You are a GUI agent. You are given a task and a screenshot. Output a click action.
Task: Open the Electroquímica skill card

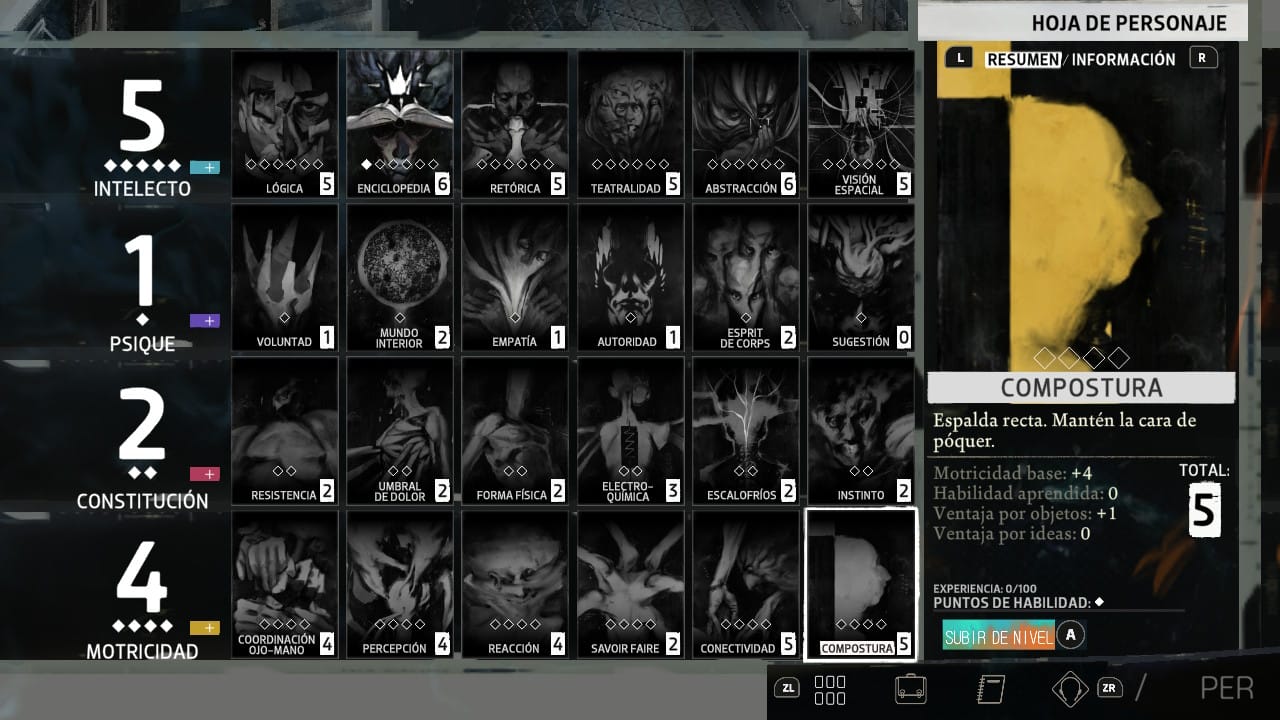point(630,431)
